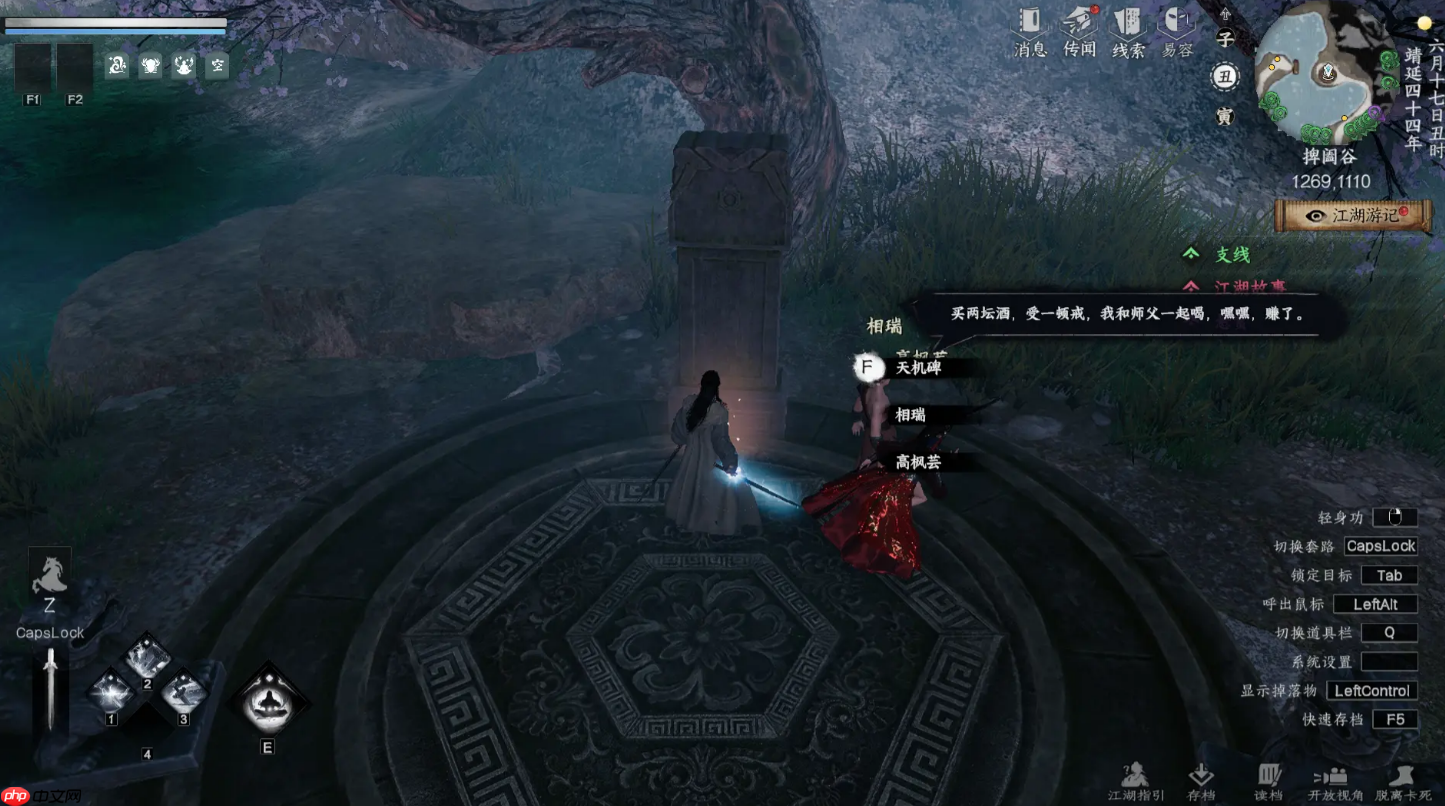Toggle the 切换道具栏 item bar
The height and width of the screenshot is (806, 1445).
point(1390,632)
